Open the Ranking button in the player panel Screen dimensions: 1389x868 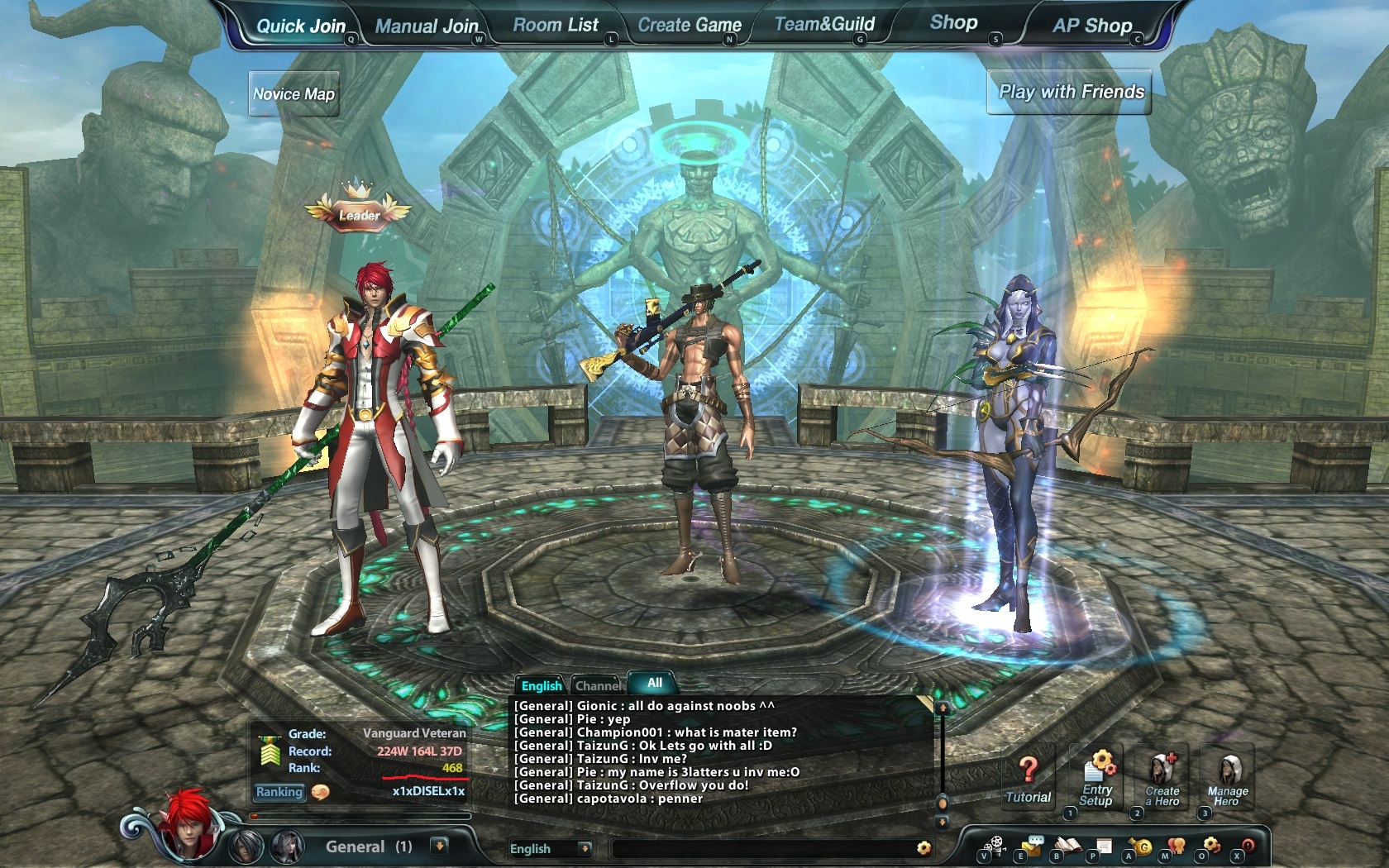point(279,792)
